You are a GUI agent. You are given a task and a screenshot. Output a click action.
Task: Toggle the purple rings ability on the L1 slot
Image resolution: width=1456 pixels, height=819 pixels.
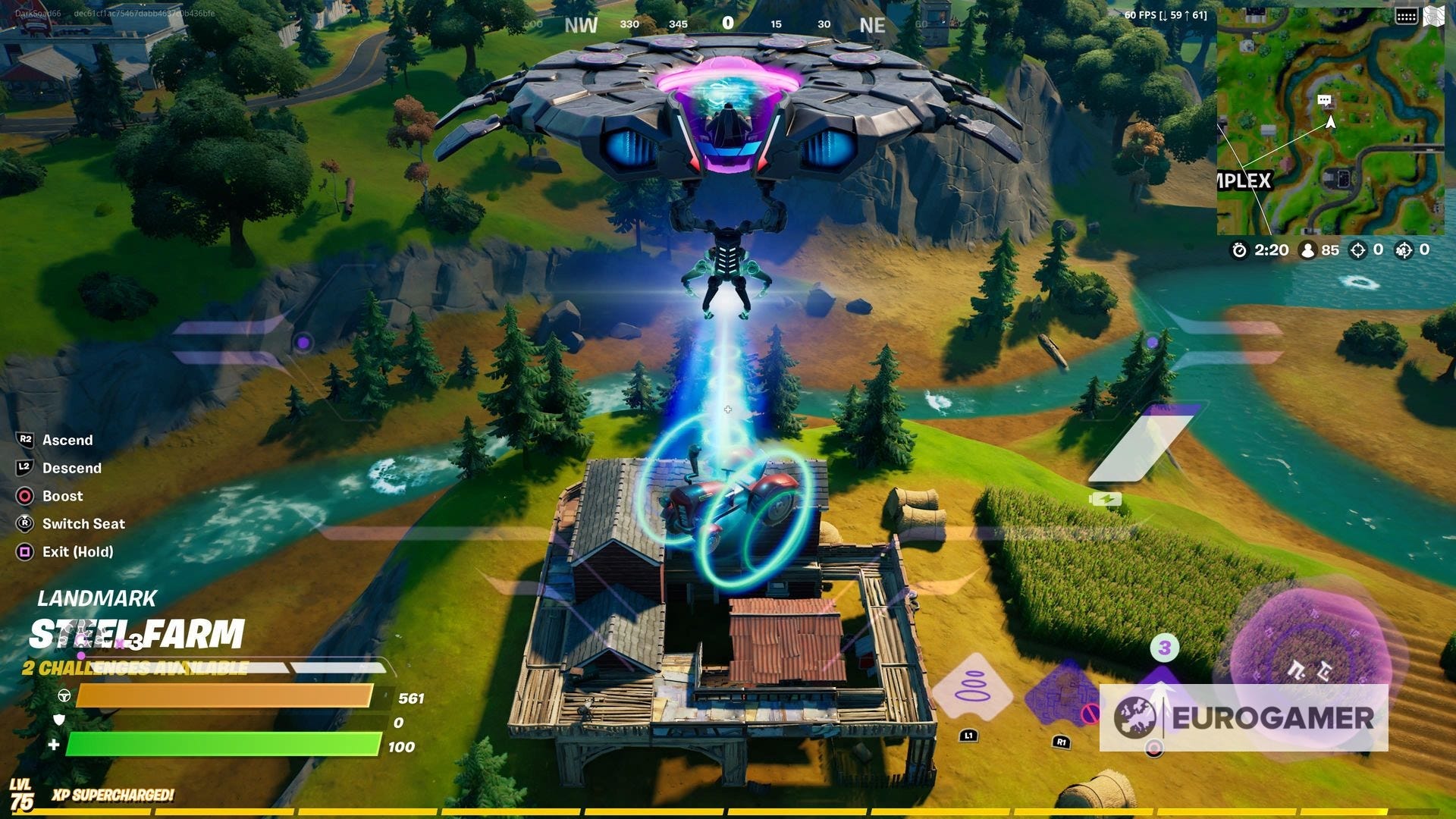click(973, 687)
